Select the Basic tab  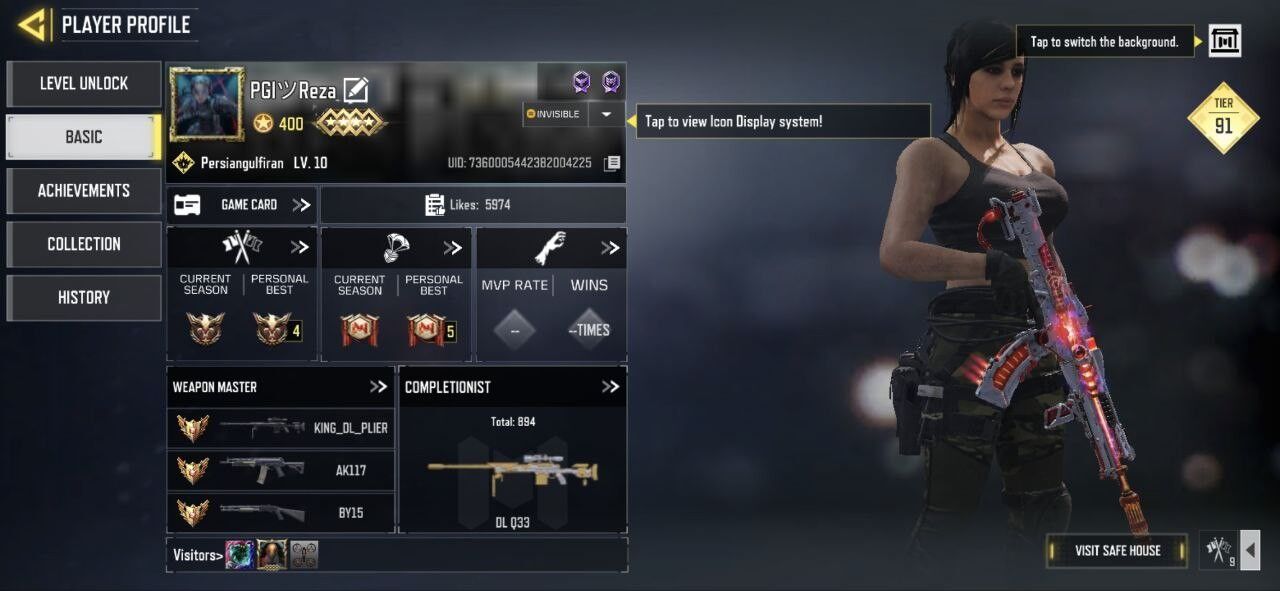(x=84, y=137)
